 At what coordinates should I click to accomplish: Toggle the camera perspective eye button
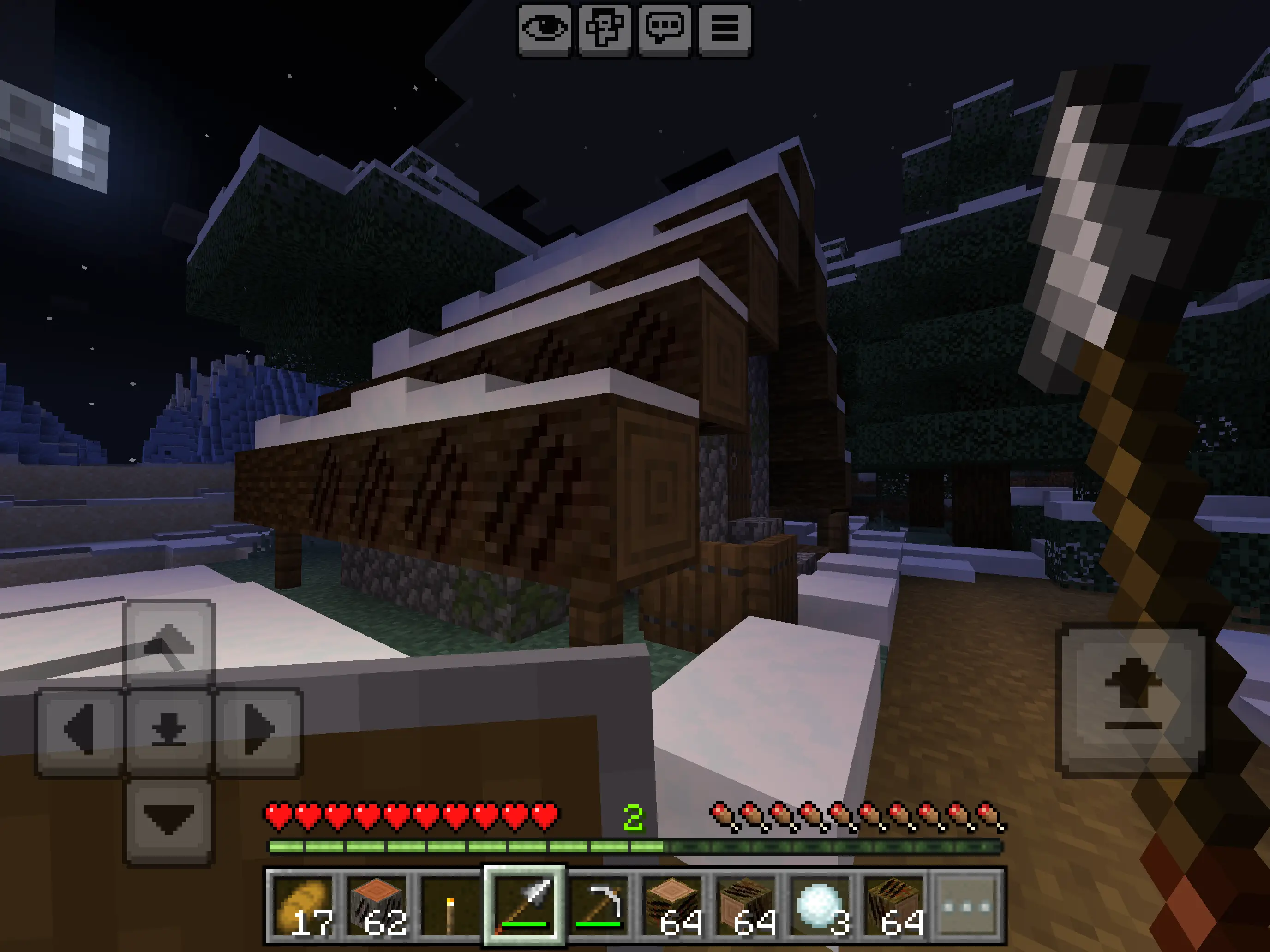(544, 29)
